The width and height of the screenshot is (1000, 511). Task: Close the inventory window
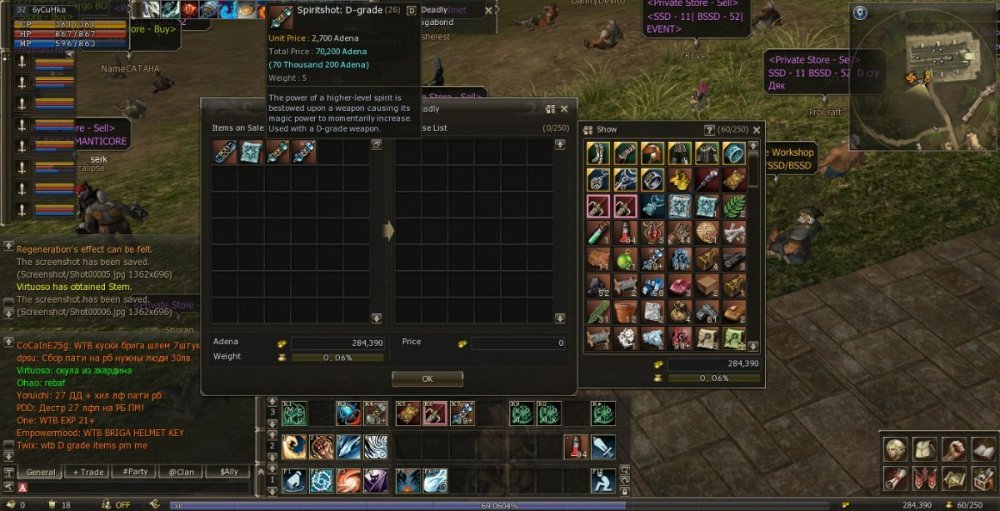(756, 130)
